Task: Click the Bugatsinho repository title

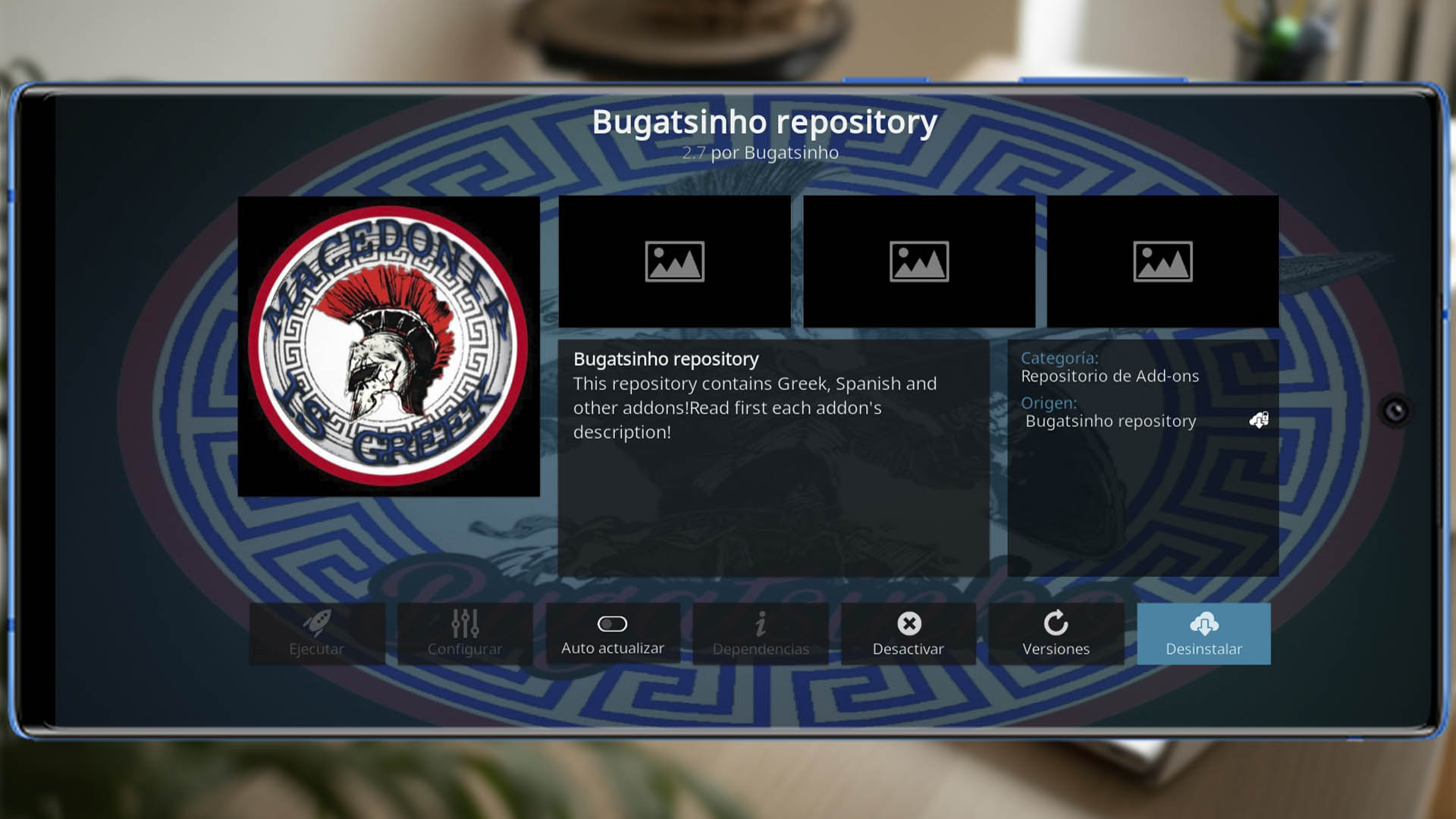Action: pyautogui.click(x=764, y=122)
